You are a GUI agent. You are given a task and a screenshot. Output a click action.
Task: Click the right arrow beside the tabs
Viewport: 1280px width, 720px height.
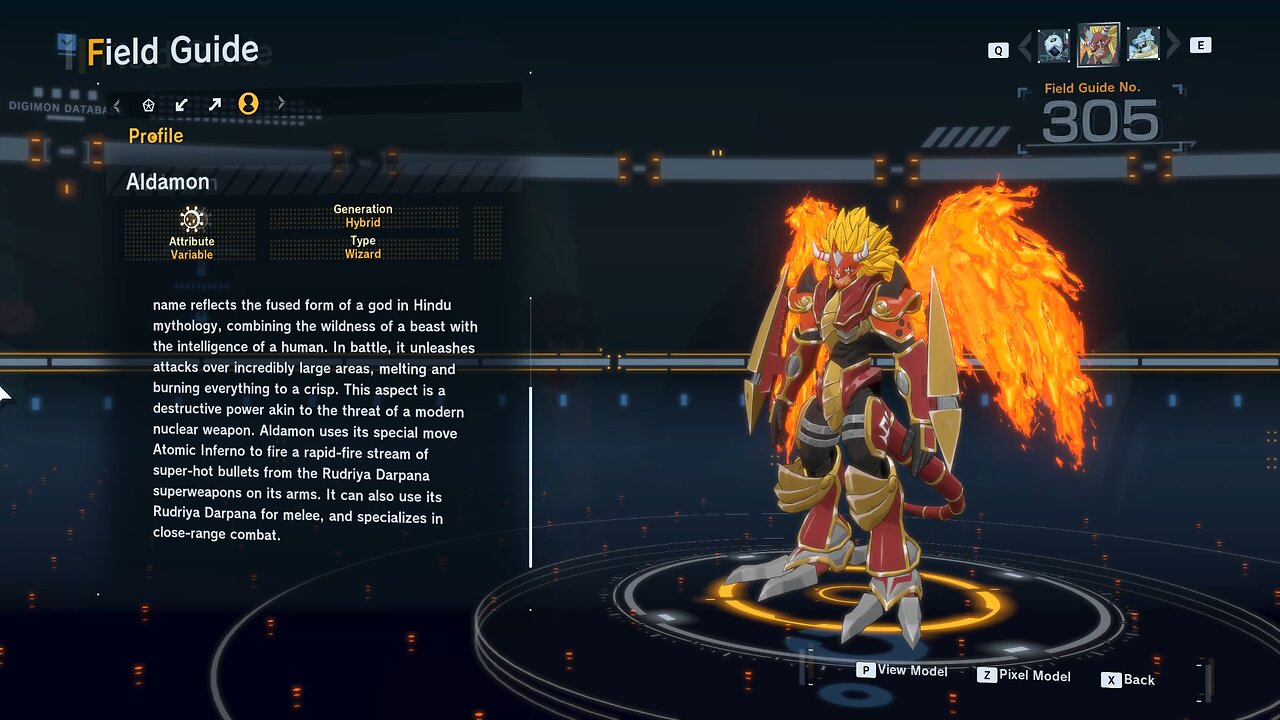[281, 103]
